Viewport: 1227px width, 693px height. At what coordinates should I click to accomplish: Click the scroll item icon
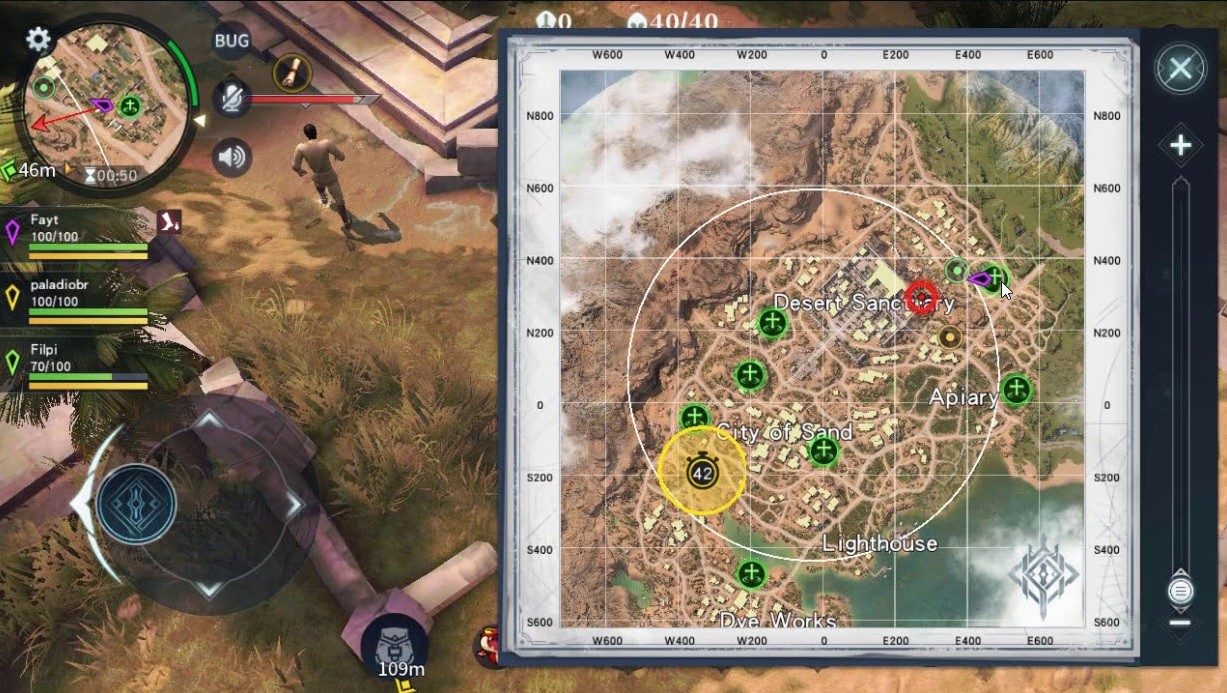coord(292,72)
